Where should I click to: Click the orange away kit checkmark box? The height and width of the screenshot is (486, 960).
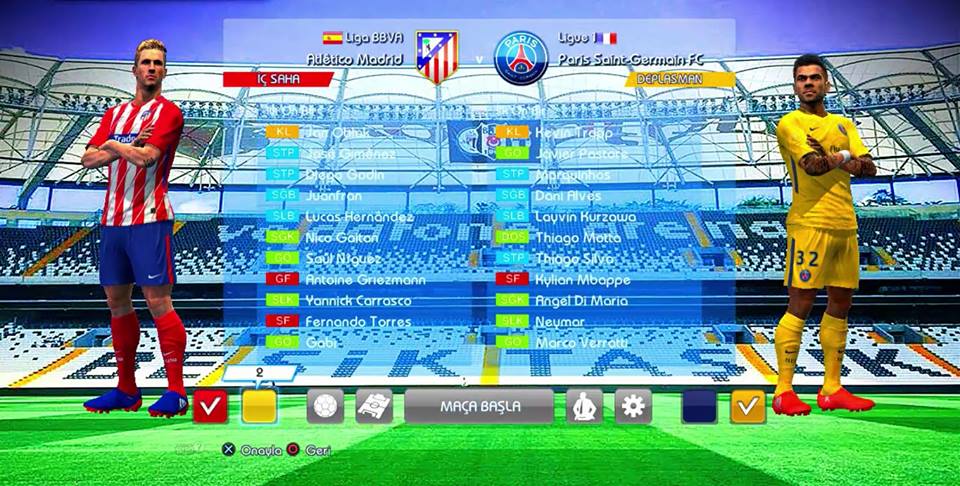click(748, 406)
